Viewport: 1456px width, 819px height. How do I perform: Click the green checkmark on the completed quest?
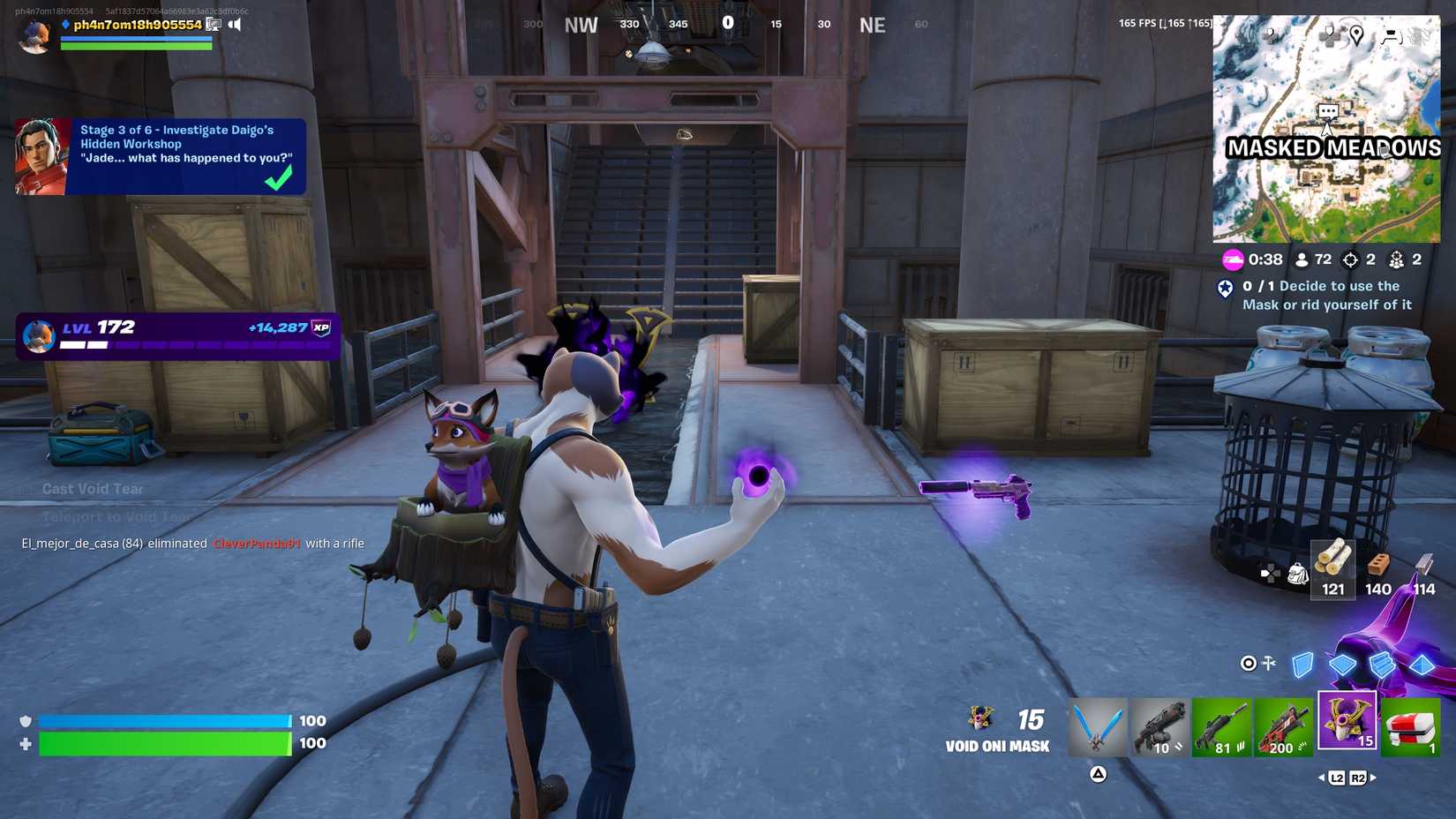(279, 177)
